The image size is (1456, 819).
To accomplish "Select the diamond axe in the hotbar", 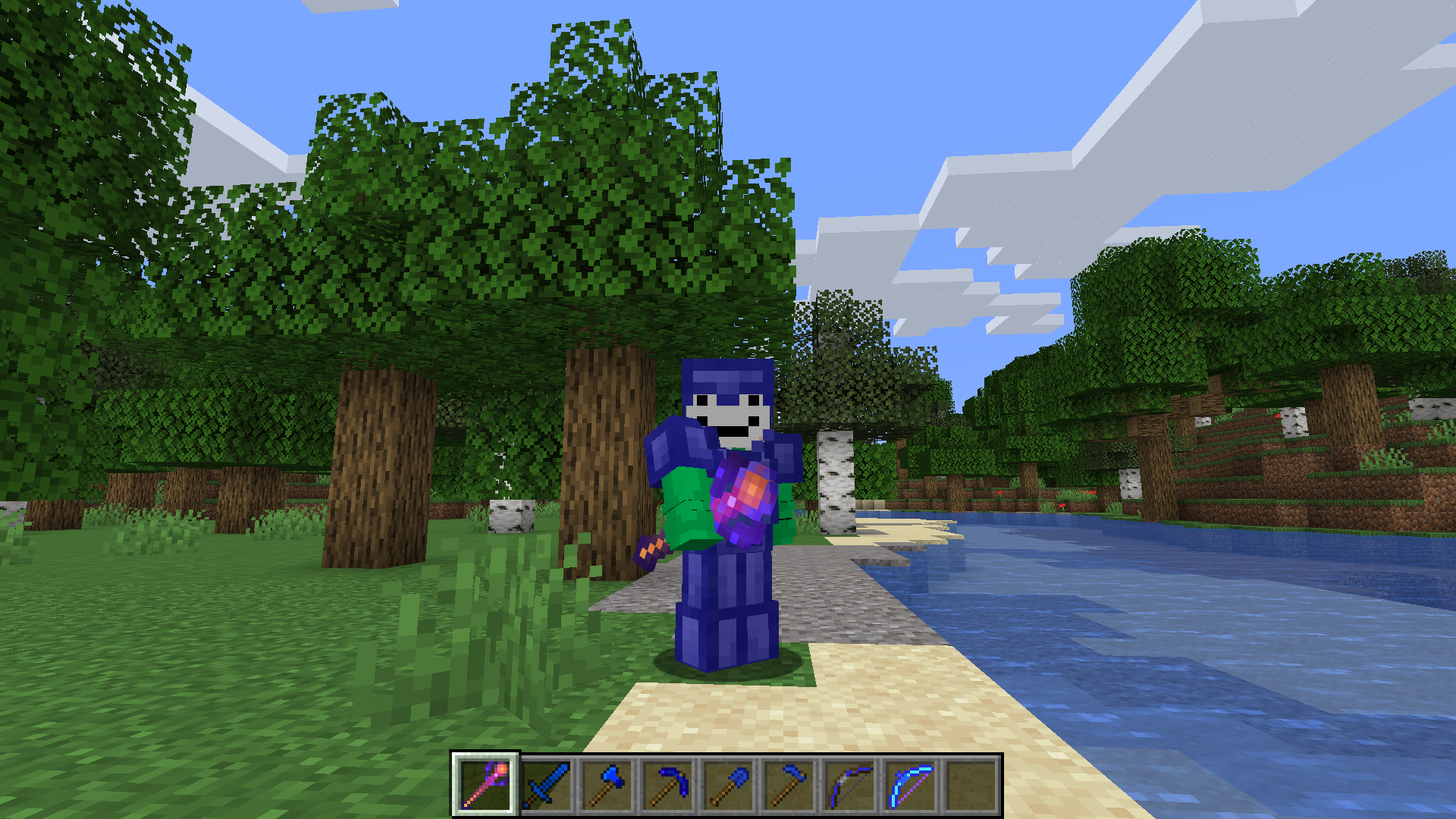I will coord(609,784).
